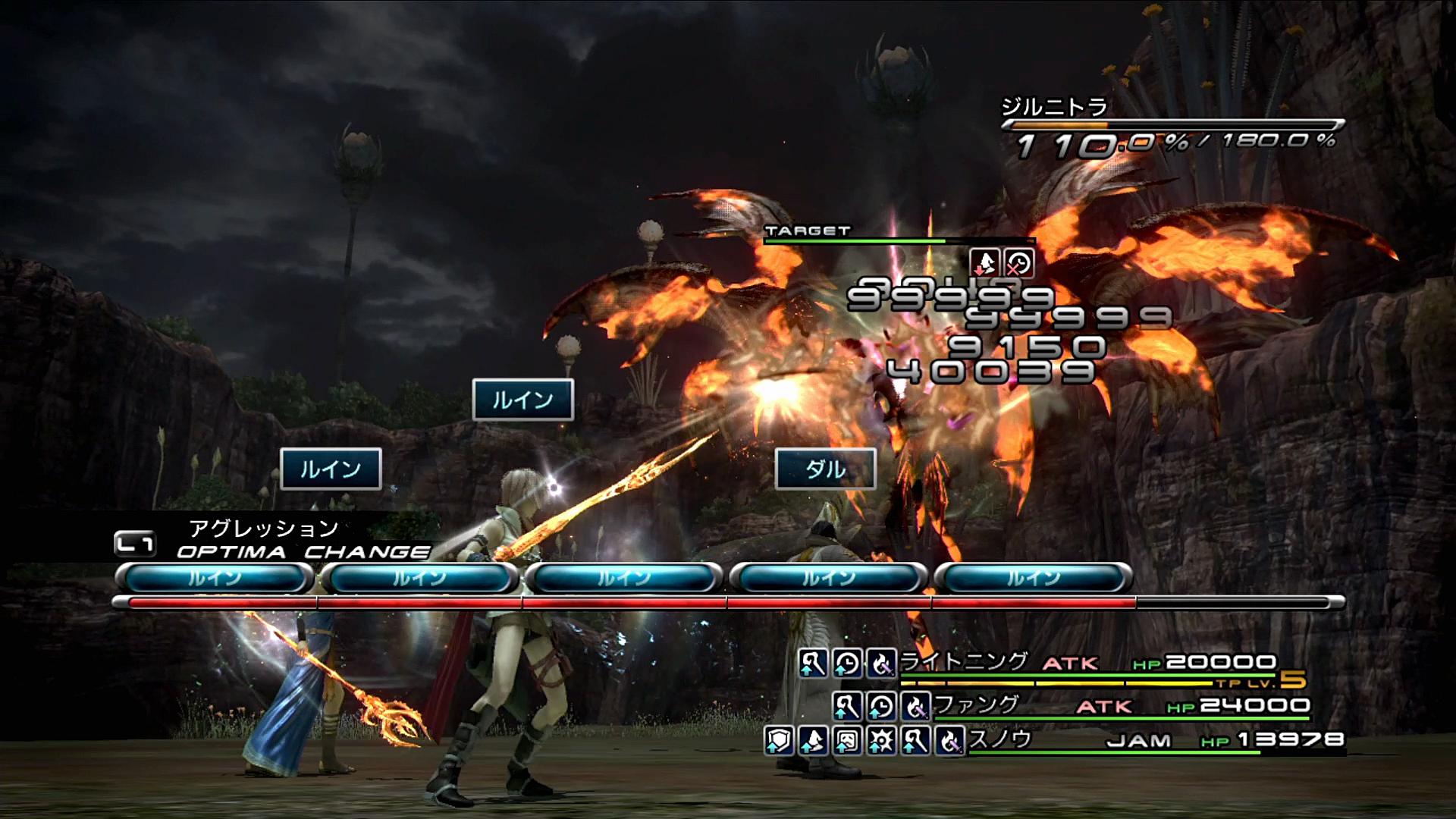Inspect スノウ's Protect shield buff icon
The width and height of the screenshot is (1456, 819).
point(779,740)
